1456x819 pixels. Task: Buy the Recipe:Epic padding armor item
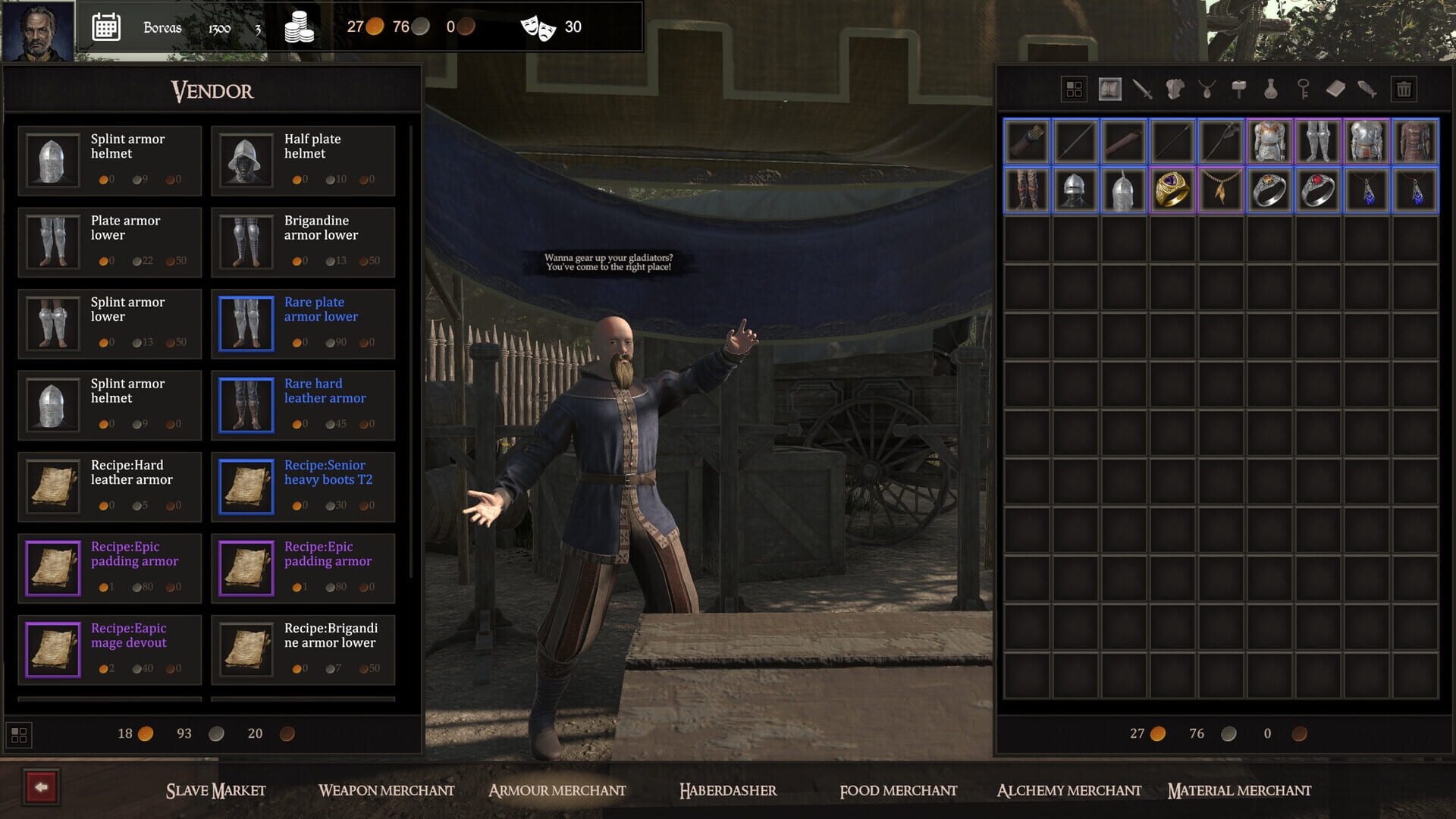(x=109, y=567)
